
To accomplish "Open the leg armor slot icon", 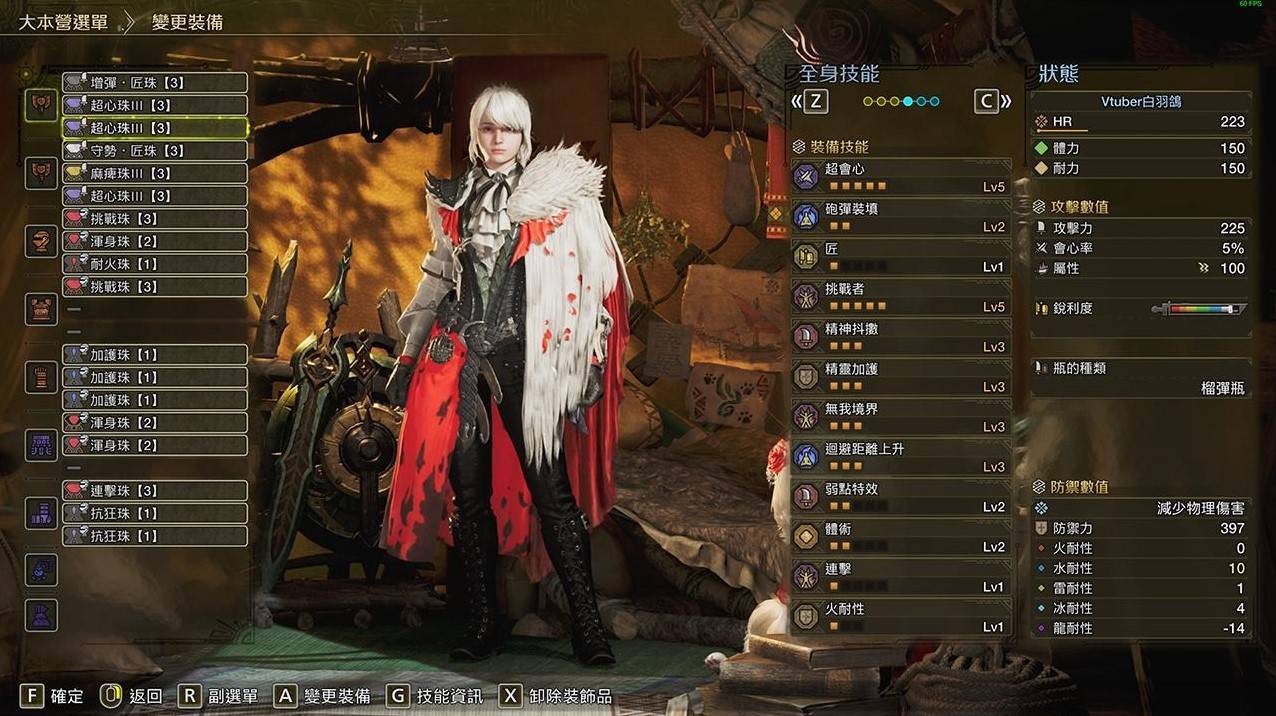I will point(41,513).
